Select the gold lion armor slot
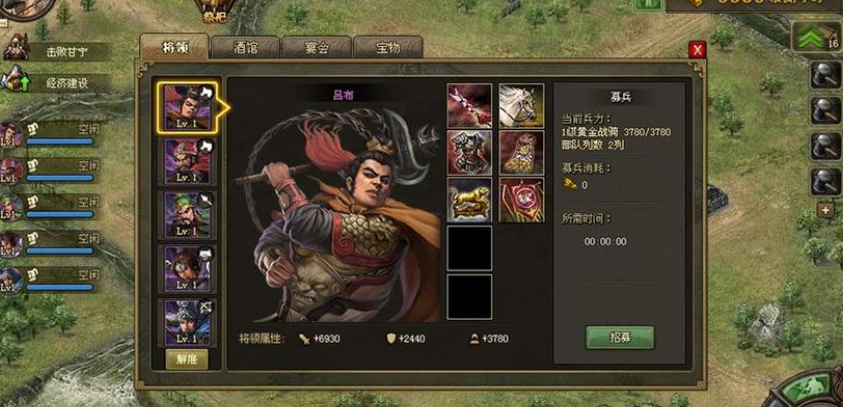This screenshot has height=407, width=843. coord(521,153)
